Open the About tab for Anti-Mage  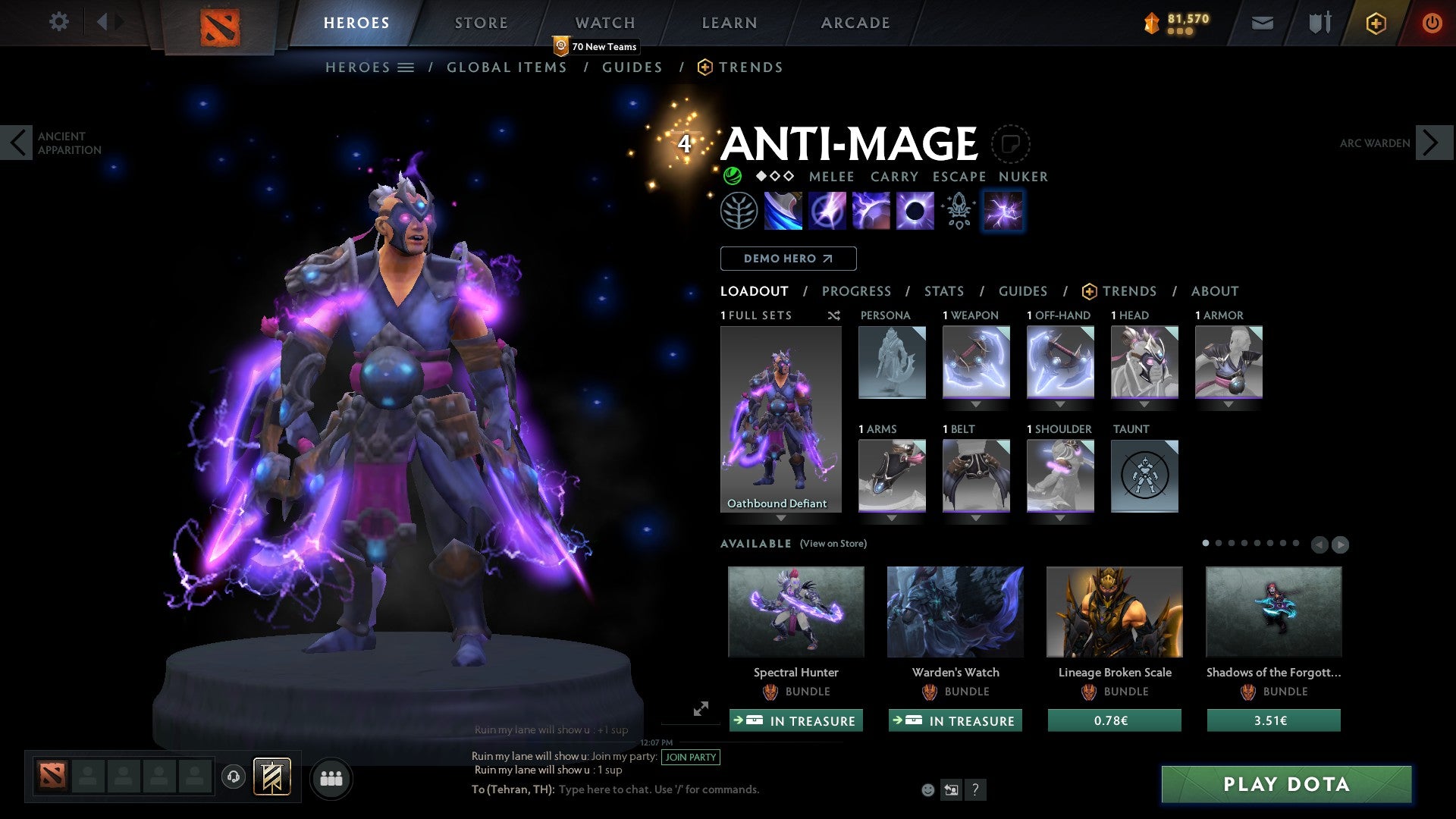coord(1214,291)
